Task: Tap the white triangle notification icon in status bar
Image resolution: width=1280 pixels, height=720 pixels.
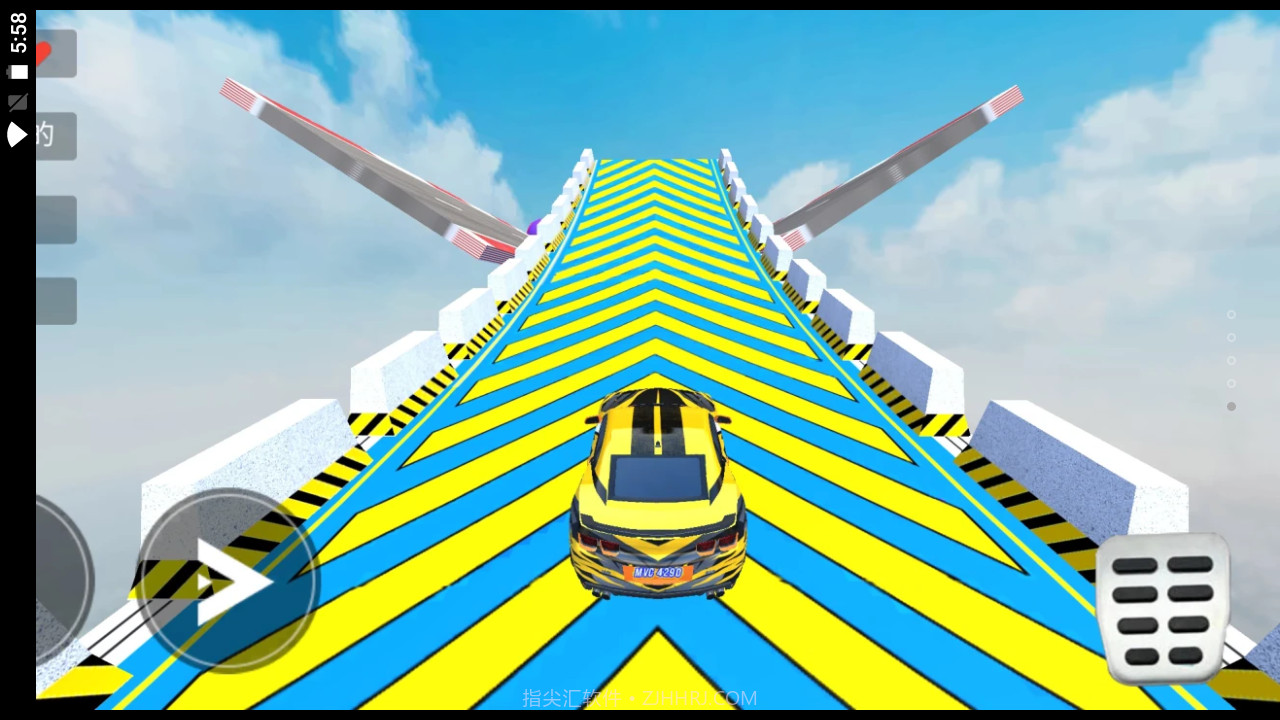Action: coord(15,133)
